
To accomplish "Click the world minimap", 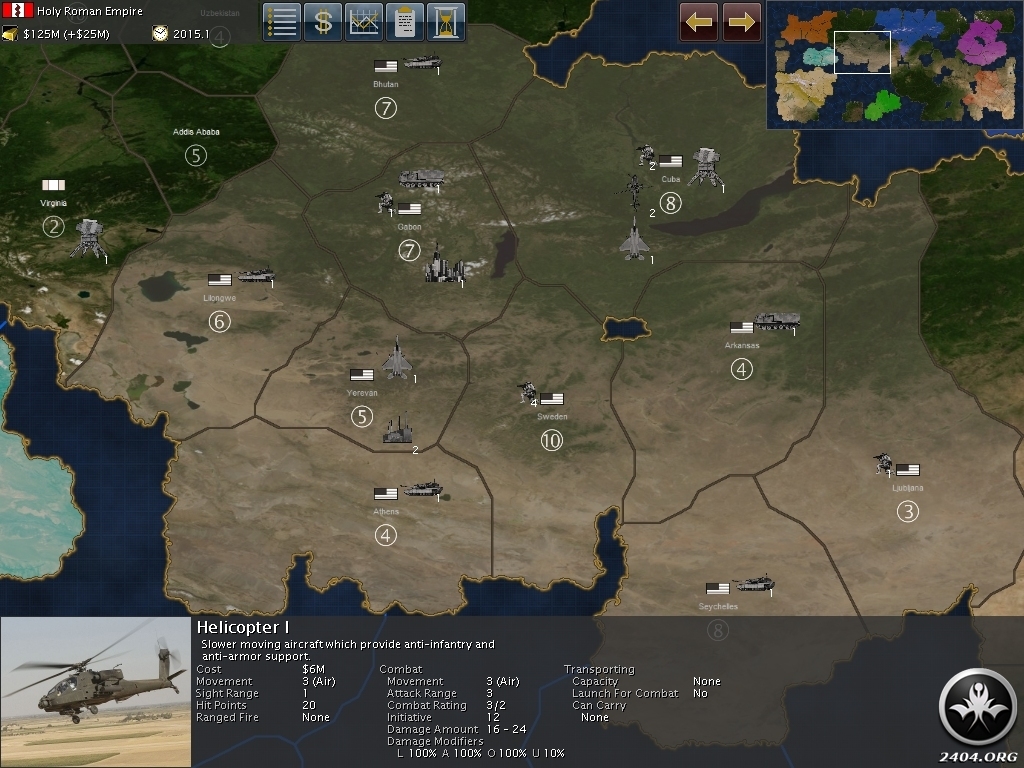I will (894, 66).
